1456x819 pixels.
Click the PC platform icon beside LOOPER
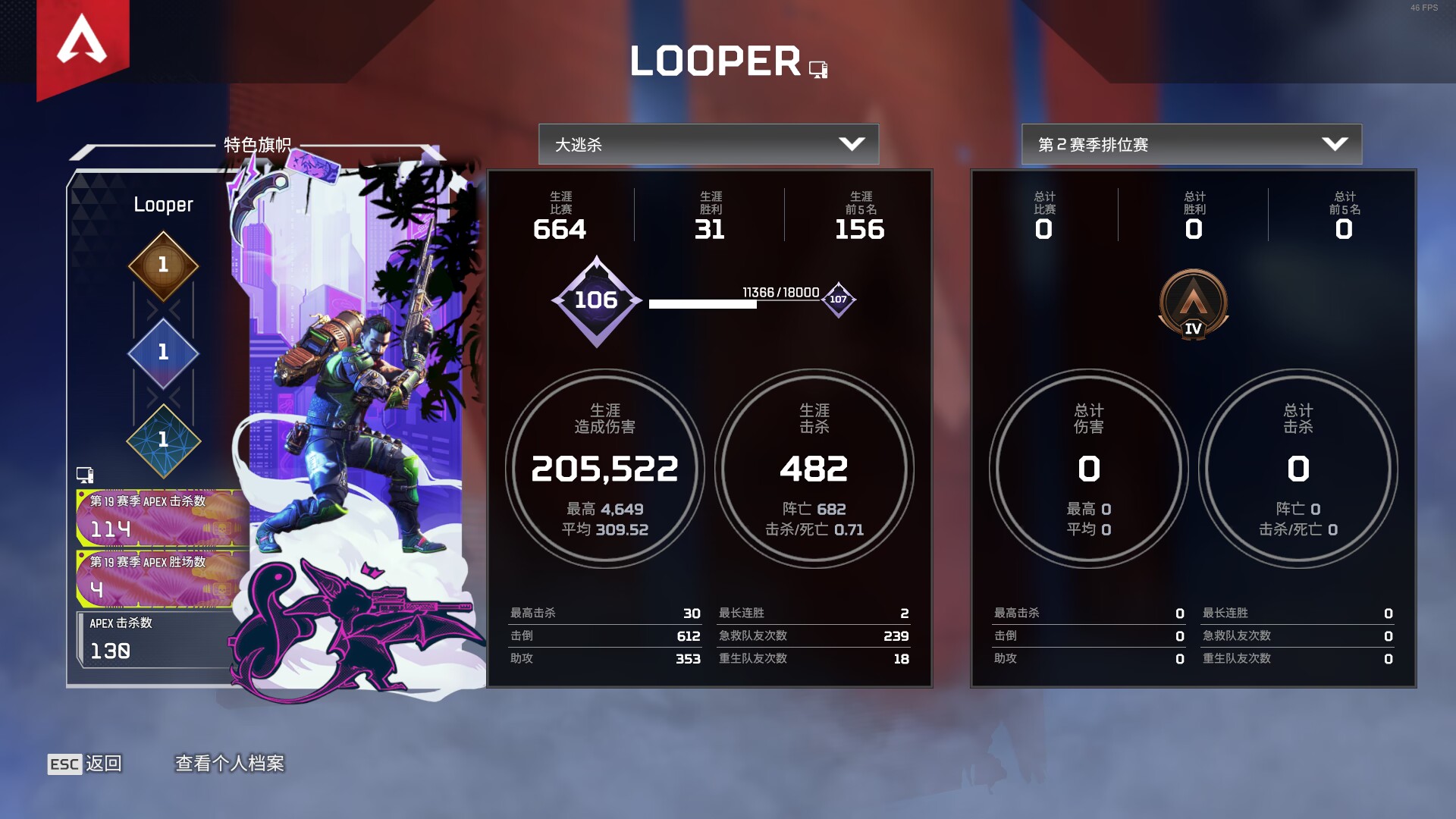pyautogui.click(x=817, y=71)
